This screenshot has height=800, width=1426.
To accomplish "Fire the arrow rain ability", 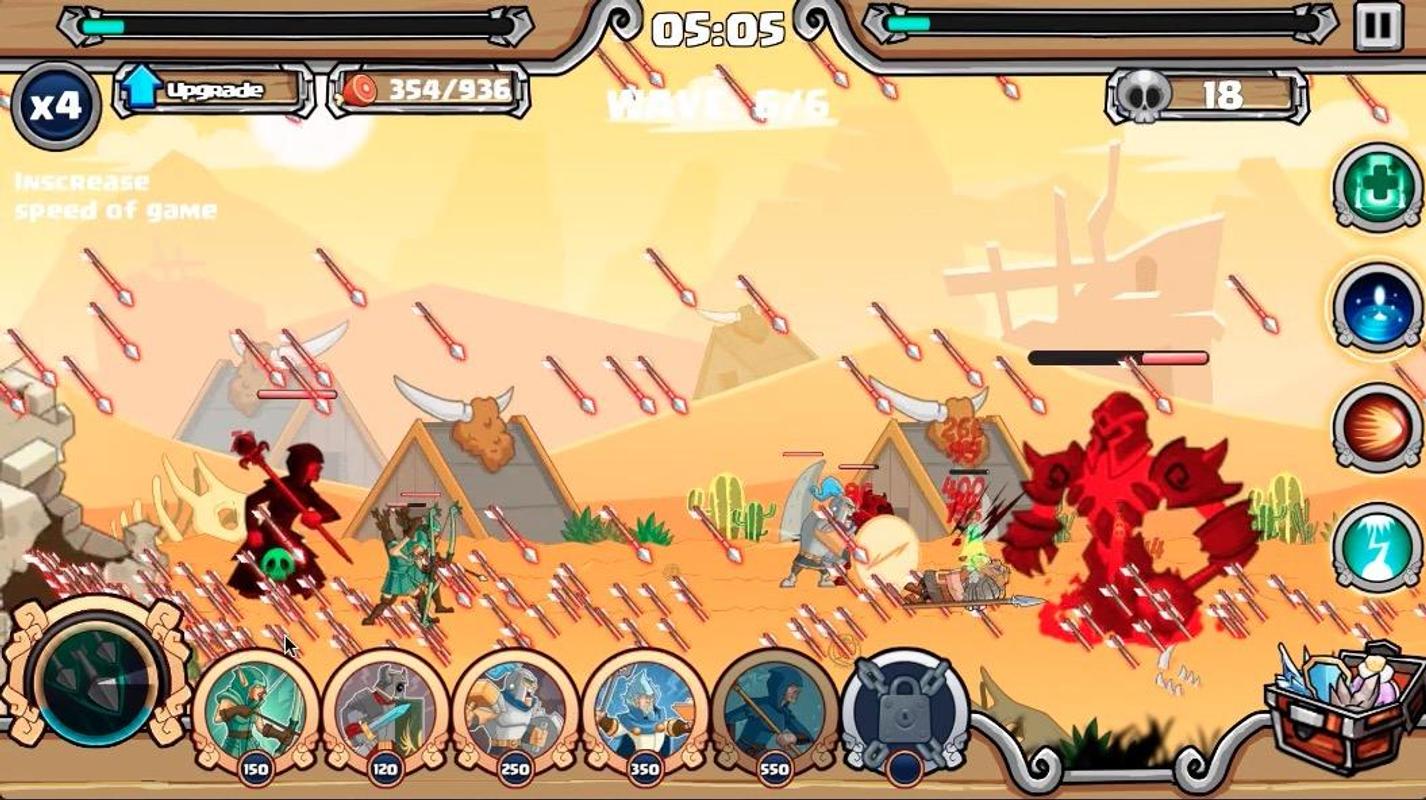I will click(97, 677).
